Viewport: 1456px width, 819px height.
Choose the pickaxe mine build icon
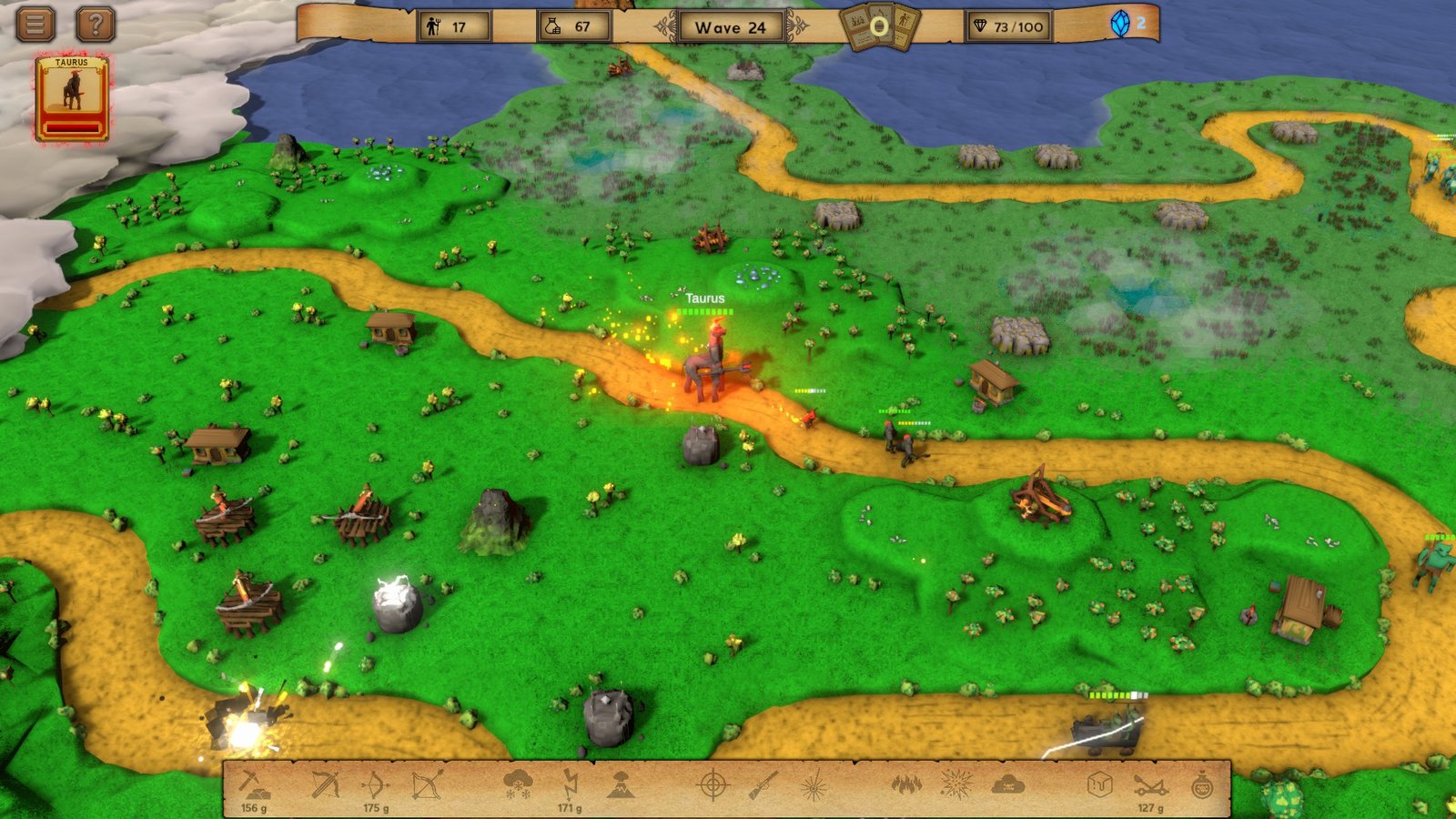[x=253, y=784]
